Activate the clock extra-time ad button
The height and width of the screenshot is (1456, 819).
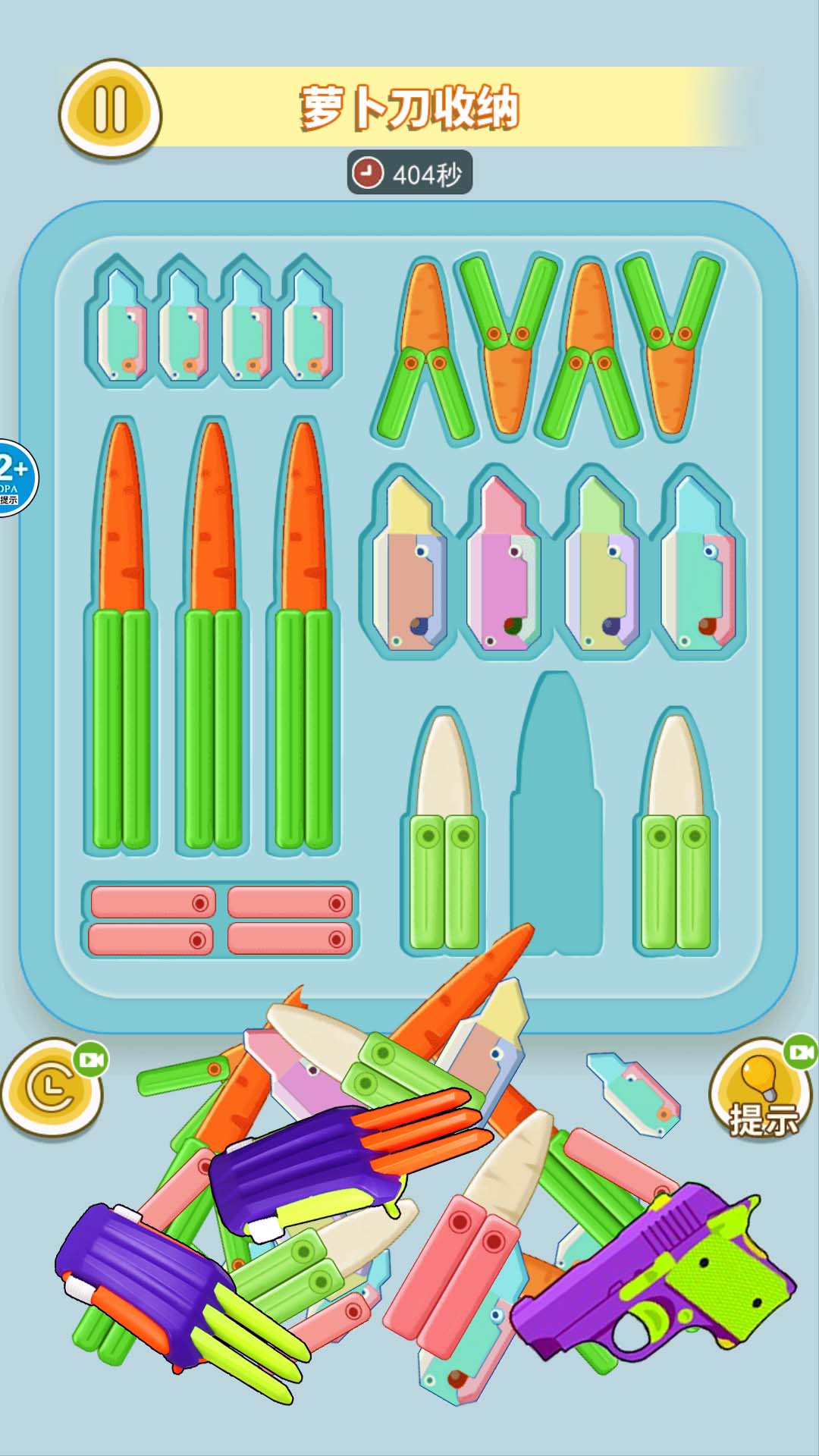pyautogui.click(x=52, y=1087)
